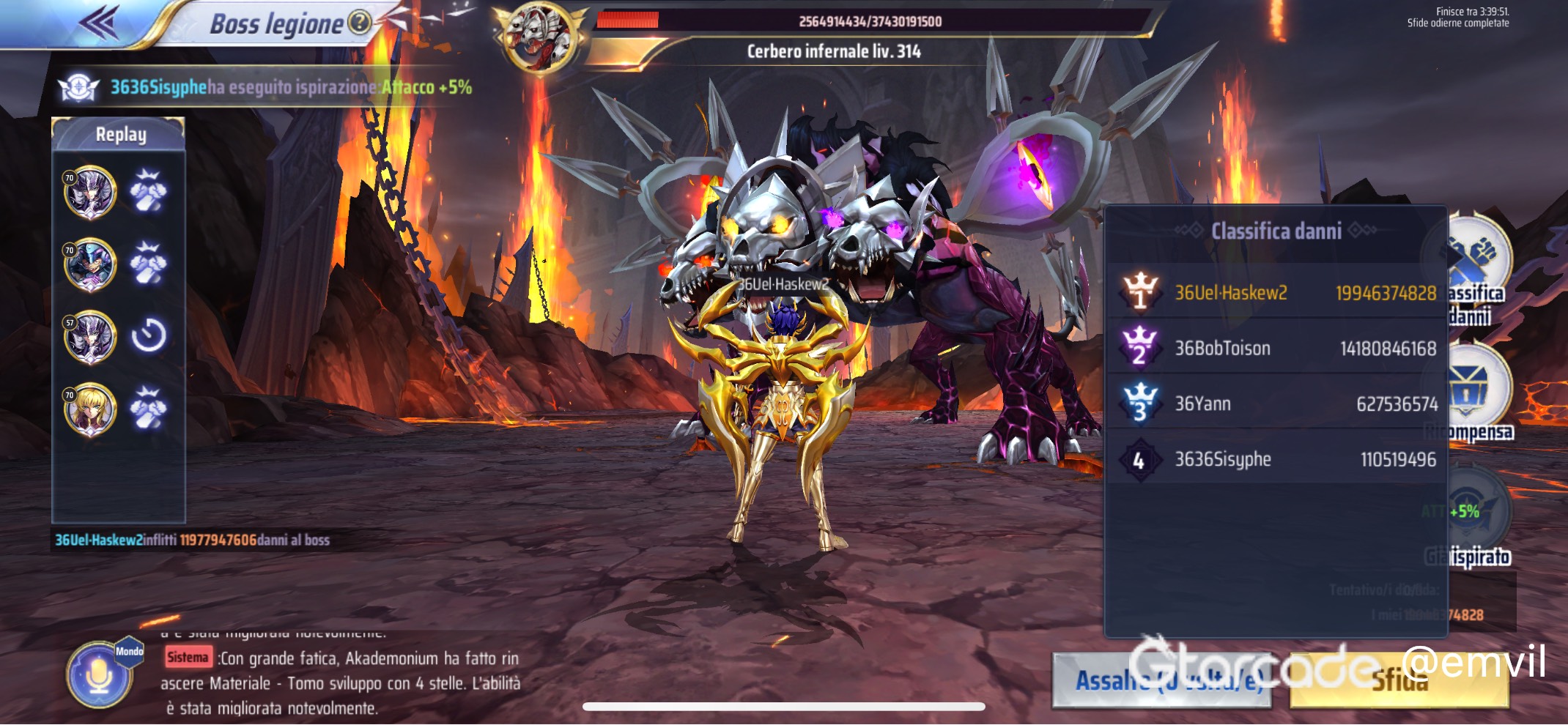
Task: Toggle the Classifica danni crossed-fists icon
Action: coord(1474,256)
